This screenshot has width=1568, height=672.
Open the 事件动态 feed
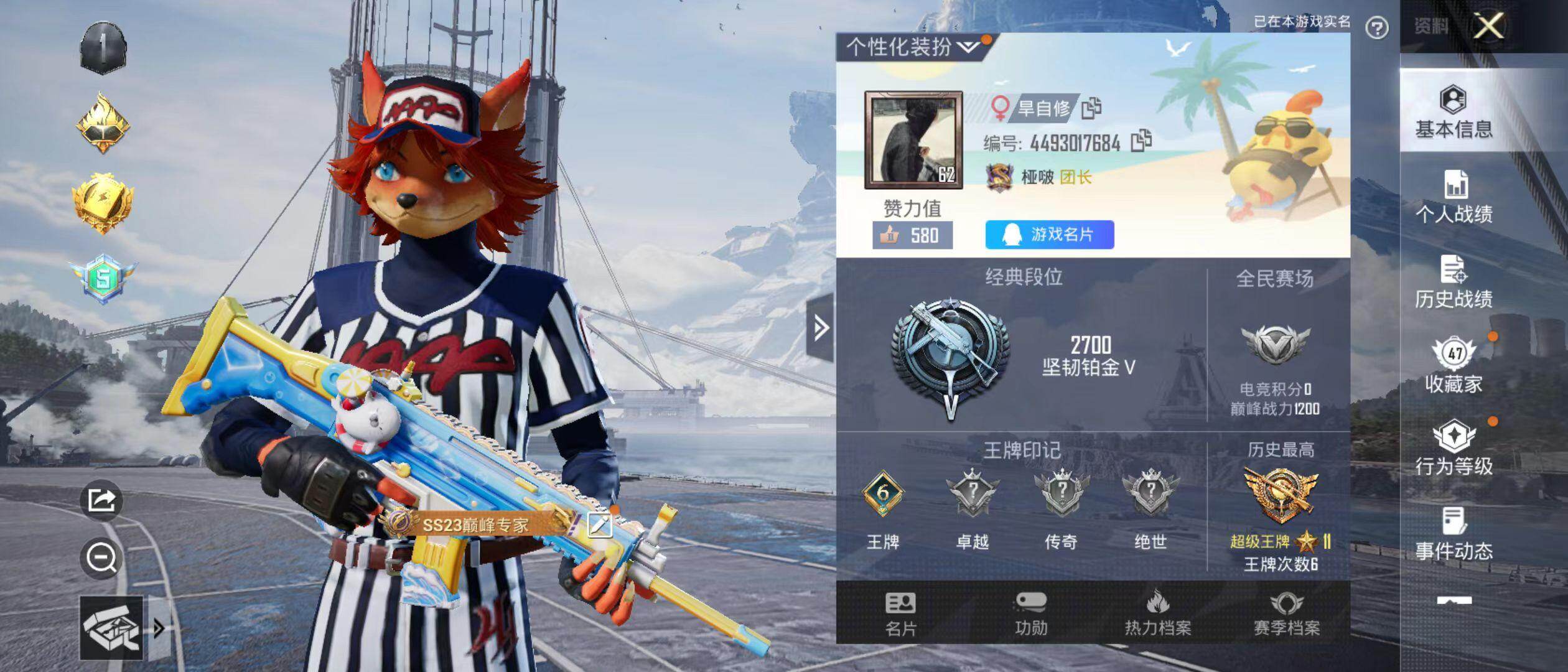tap(1454, 534)
